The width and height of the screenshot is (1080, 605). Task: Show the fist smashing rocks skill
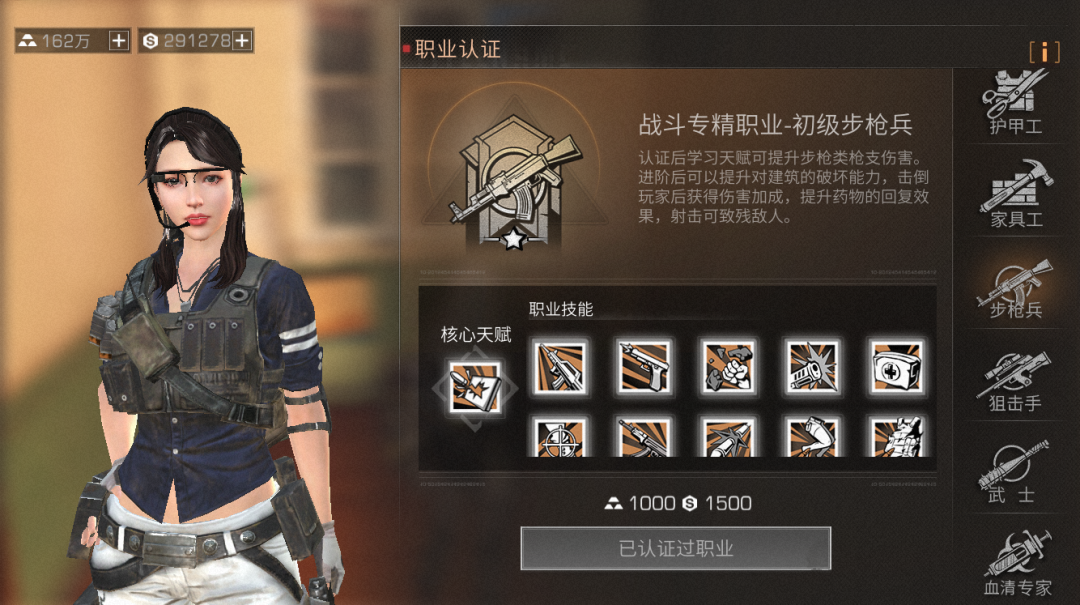(727, 367)
